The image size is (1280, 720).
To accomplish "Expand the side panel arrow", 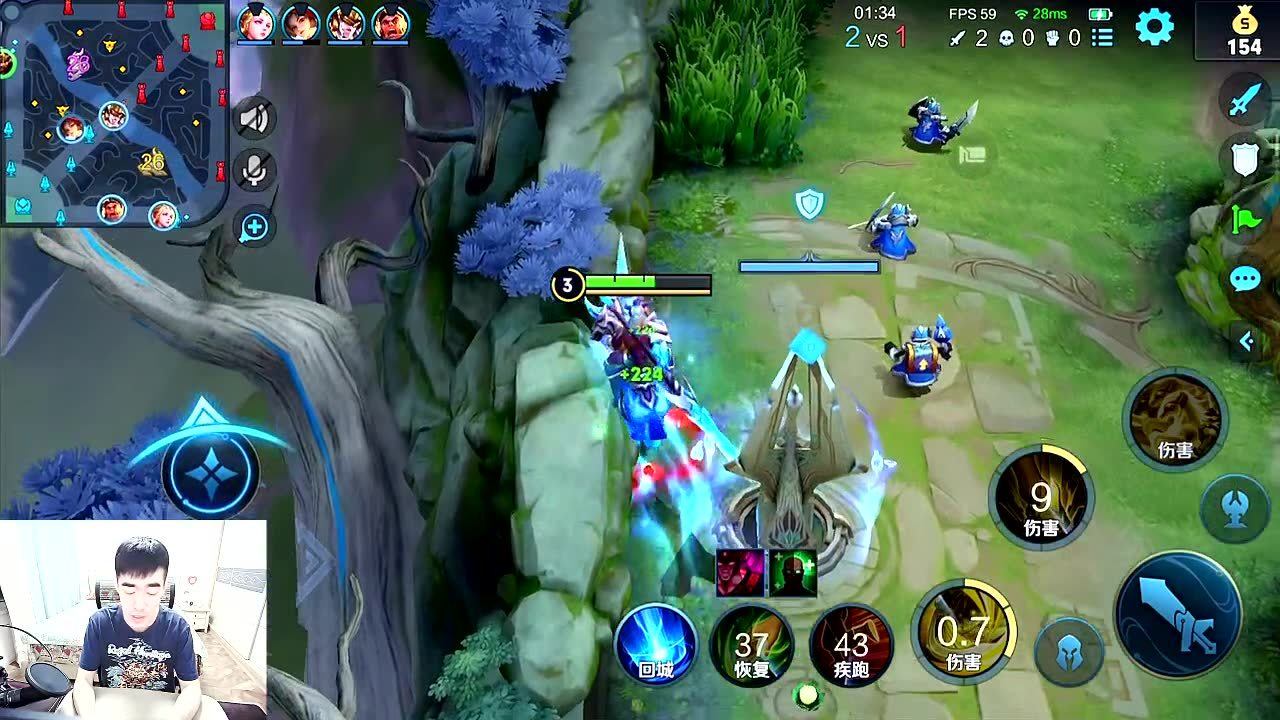I will [1246, 342].
